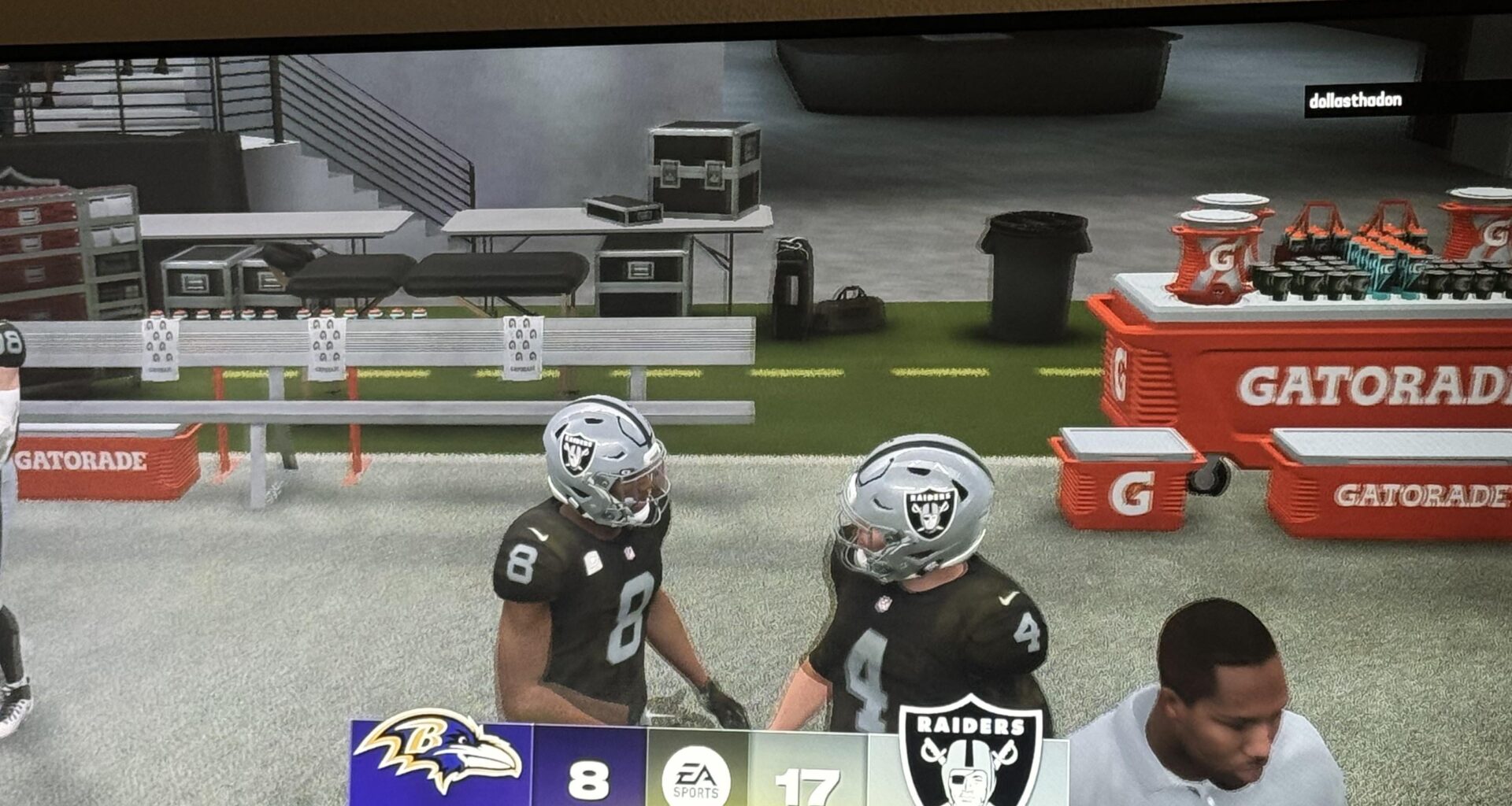Click the dollasthadon gamertag label

click(1354, 101)
